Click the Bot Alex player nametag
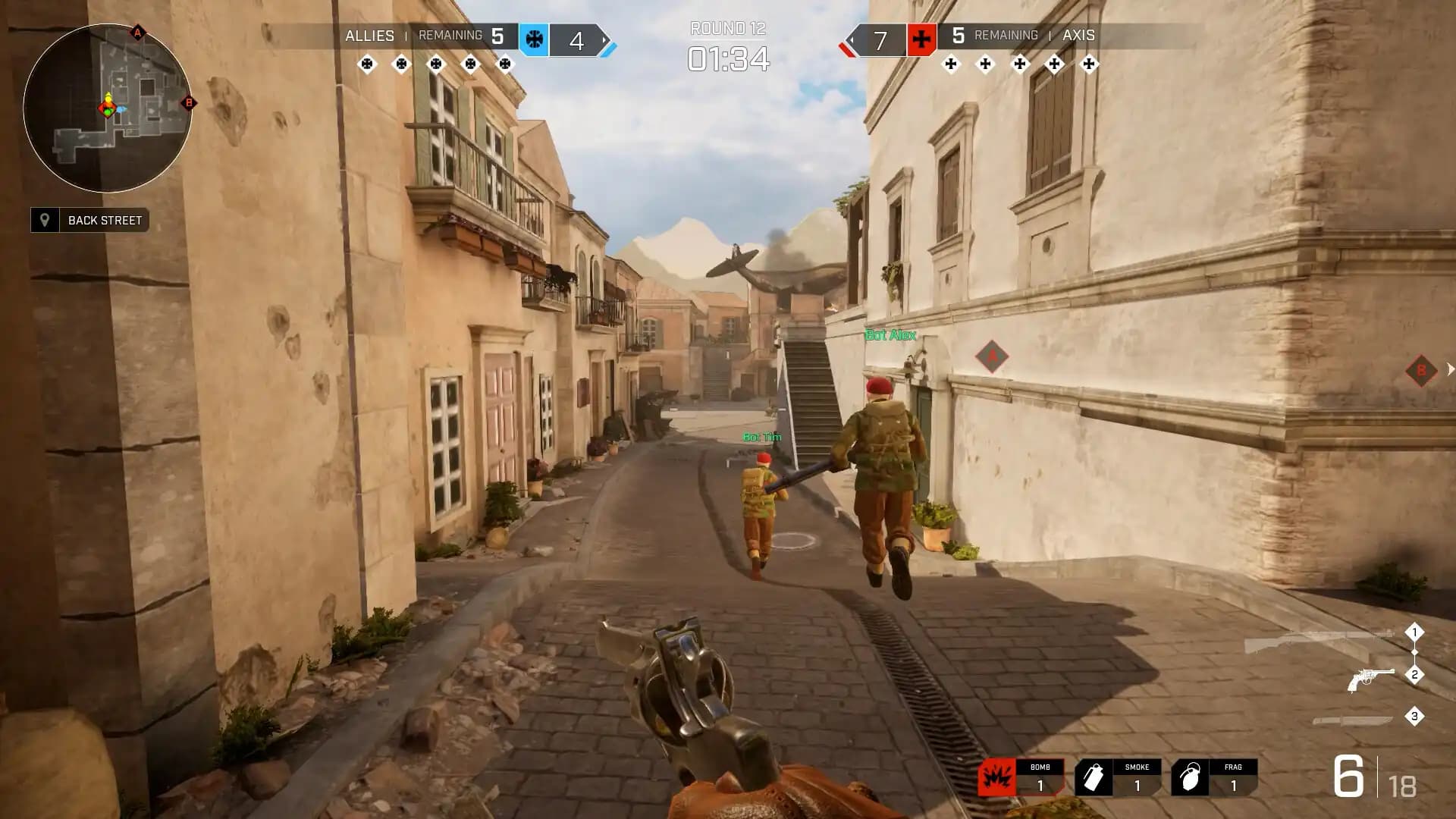The image size is (1456, 819). click(890, 334)
